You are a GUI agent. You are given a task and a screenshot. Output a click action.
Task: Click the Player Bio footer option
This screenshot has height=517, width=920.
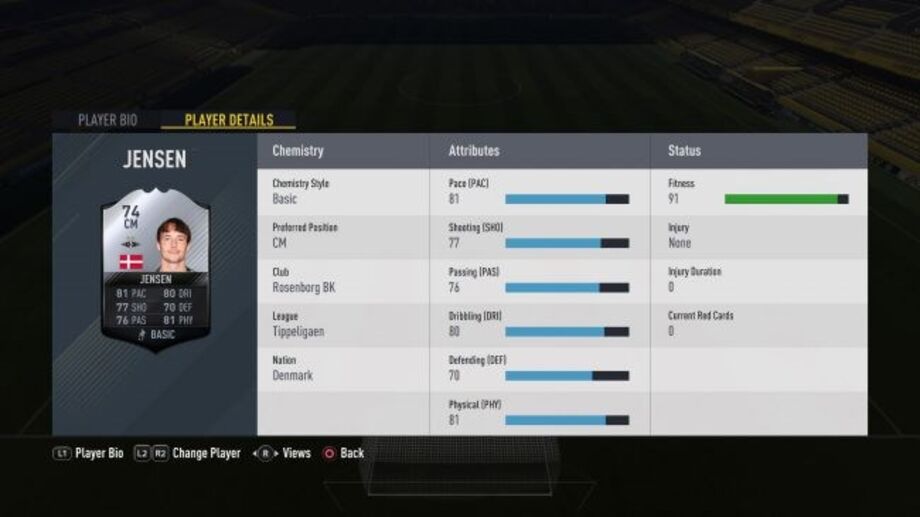(88, 453)
